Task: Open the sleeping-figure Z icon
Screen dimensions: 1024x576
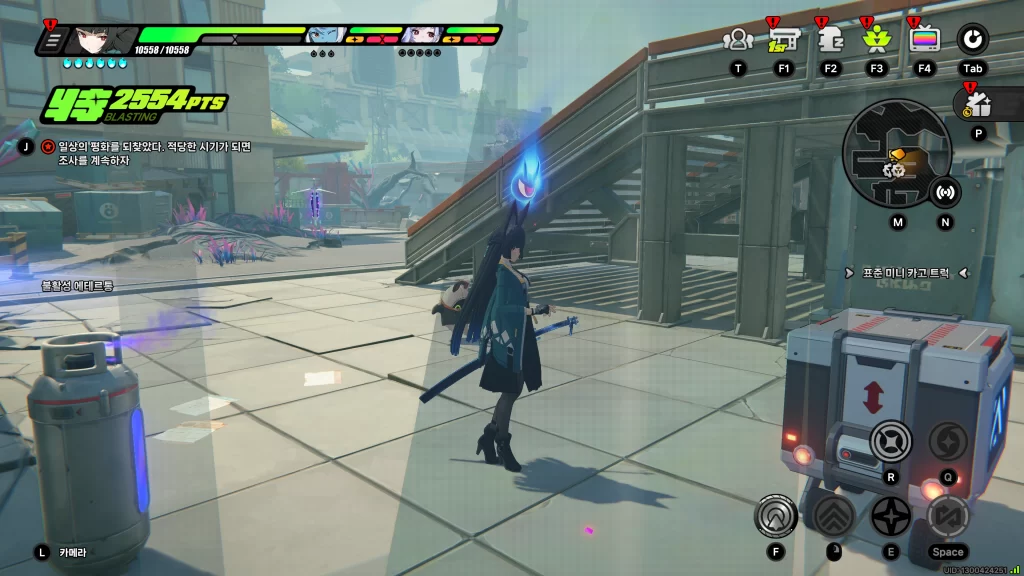Action: pyautogui.click(x=830, y=40)
